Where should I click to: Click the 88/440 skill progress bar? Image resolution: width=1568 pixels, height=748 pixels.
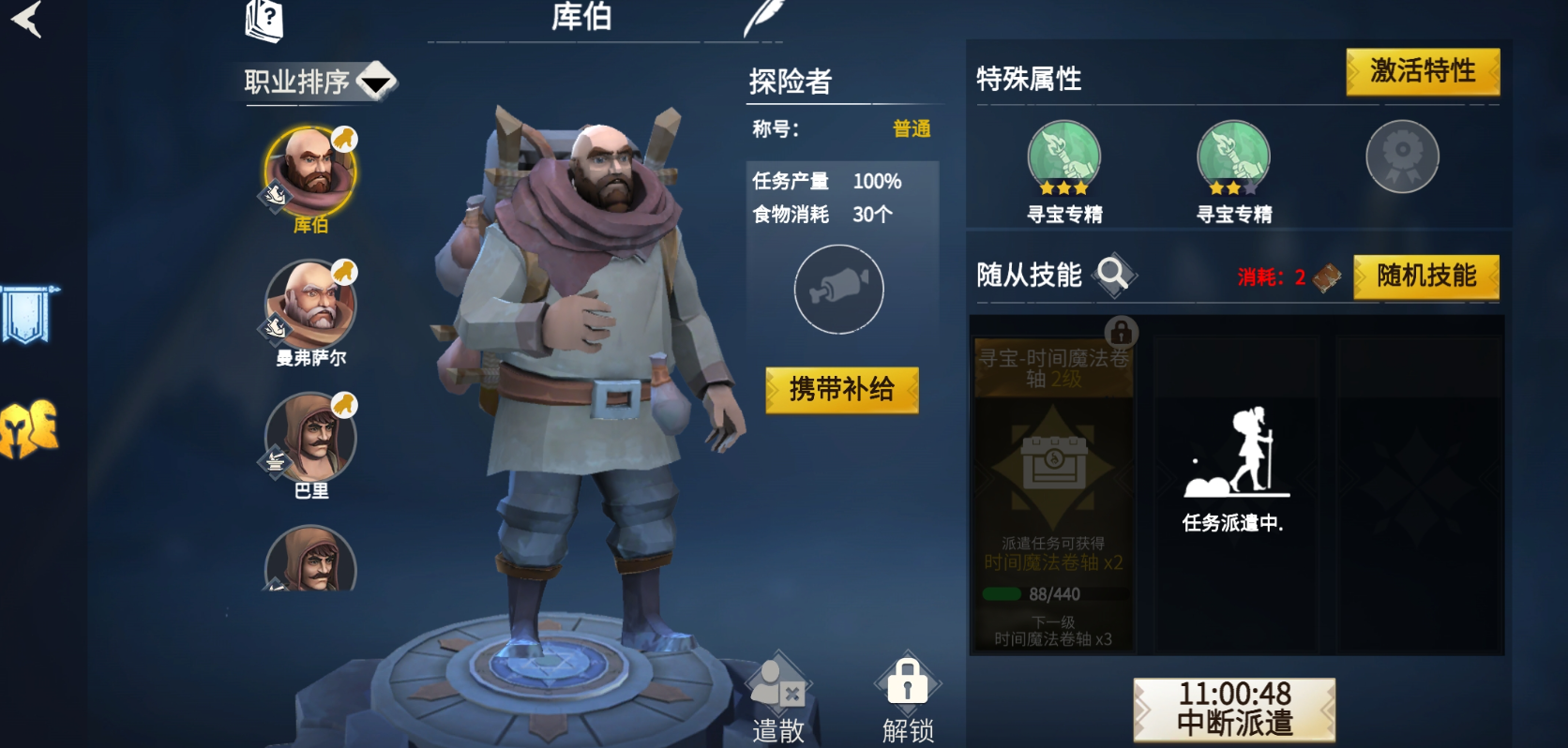pos(1050,592)
